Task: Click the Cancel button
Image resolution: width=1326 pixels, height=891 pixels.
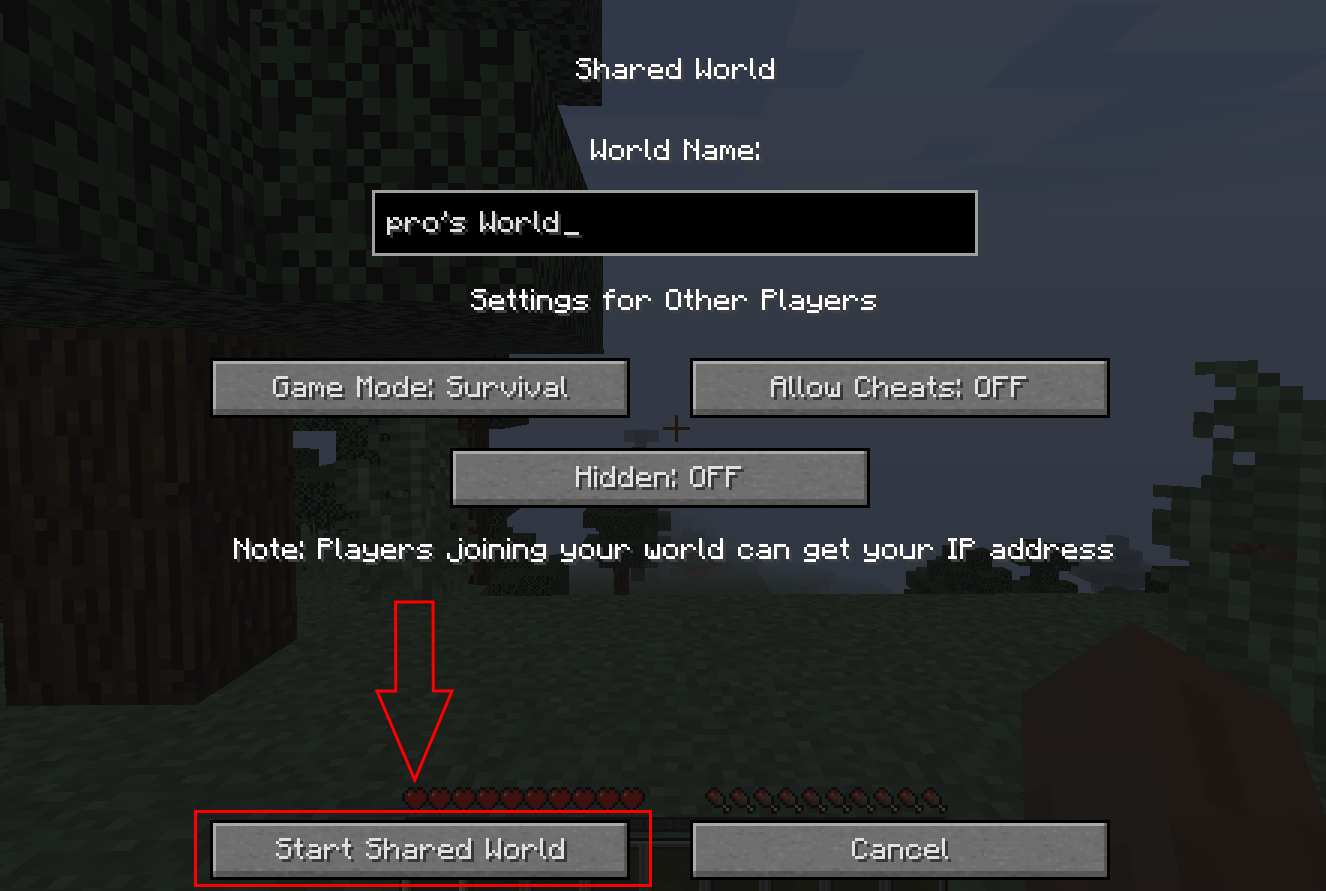Action: tap(898, 847)
